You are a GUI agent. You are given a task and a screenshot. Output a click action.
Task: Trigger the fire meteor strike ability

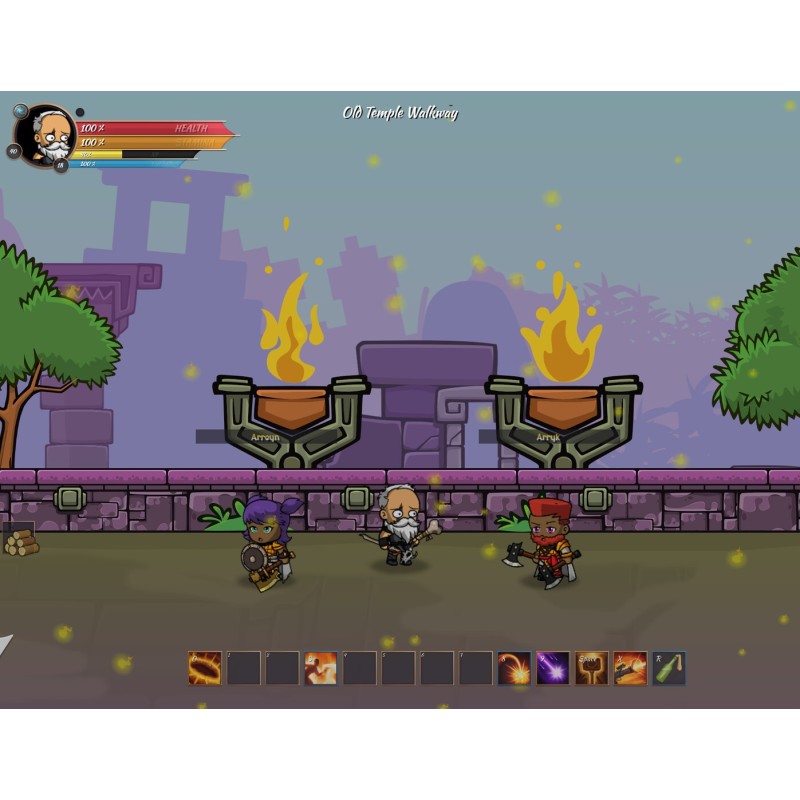(x=514, y=668)
